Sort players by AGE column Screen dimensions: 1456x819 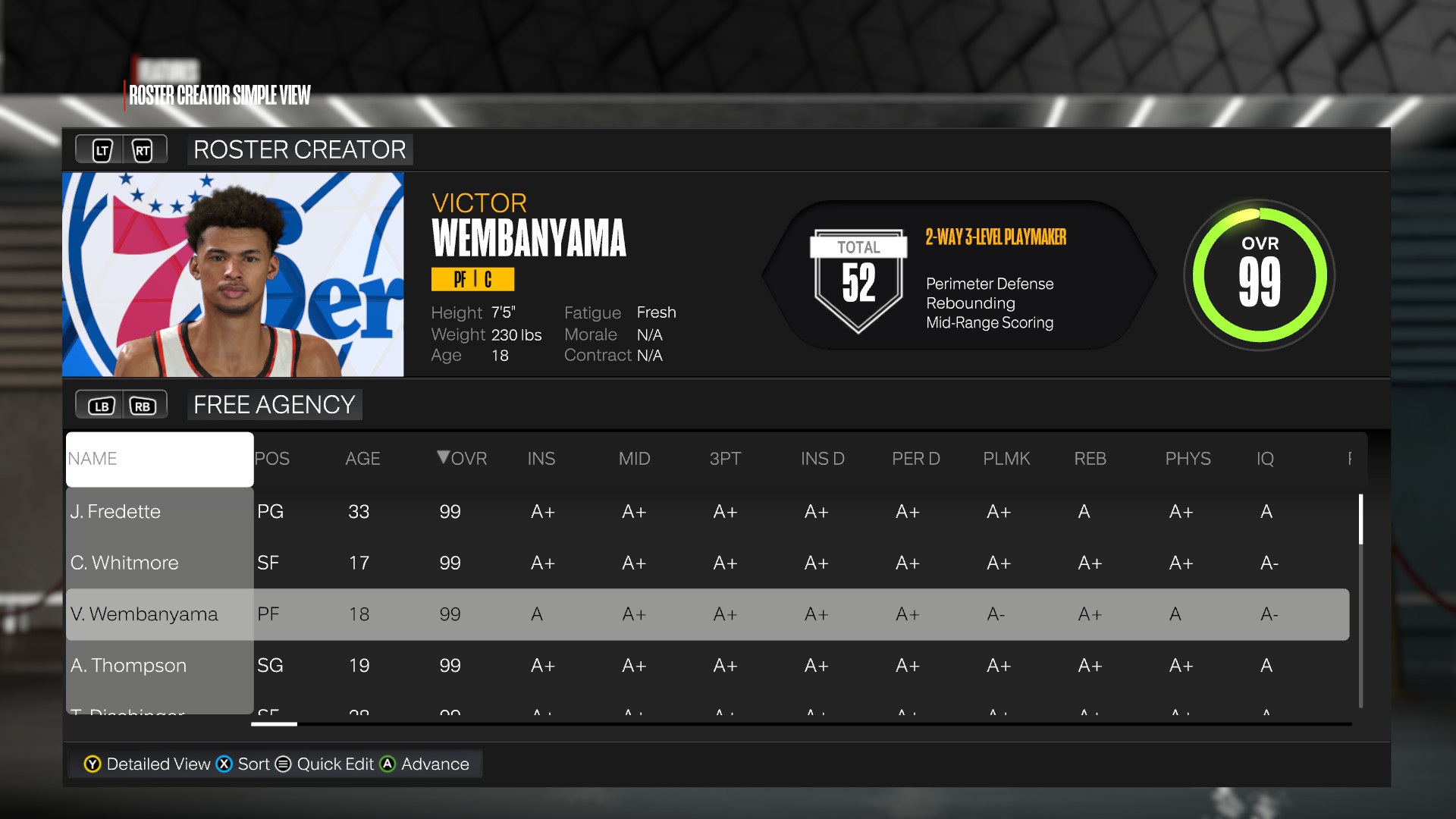tap(362, 459)
